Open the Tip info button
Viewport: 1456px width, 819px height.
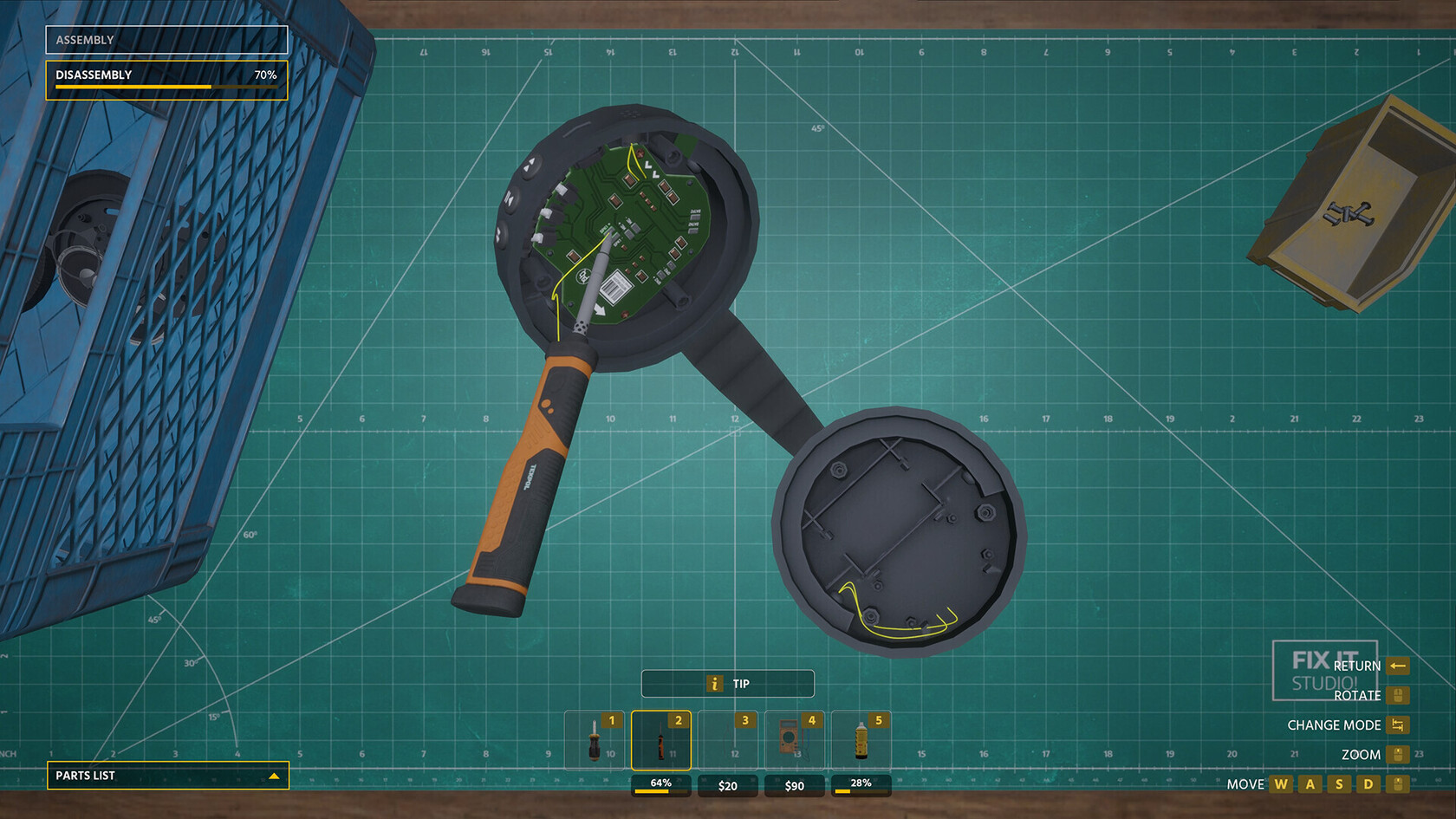click(728, 684)
